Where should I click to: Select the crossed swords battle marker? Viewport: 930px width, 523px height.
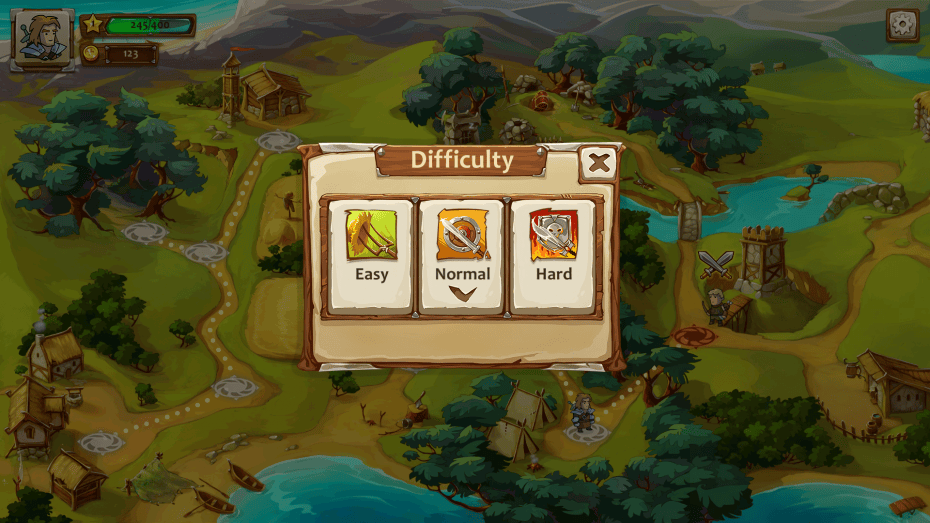[716, 264]
